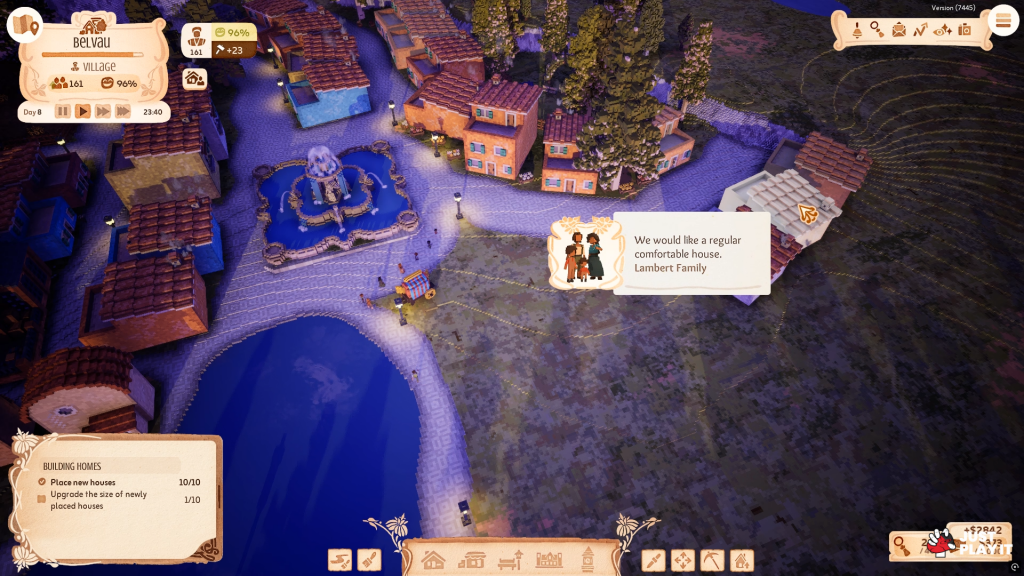Open the envelope mail icon
This screenshot has height=576, width=1024.
(899, 30)
